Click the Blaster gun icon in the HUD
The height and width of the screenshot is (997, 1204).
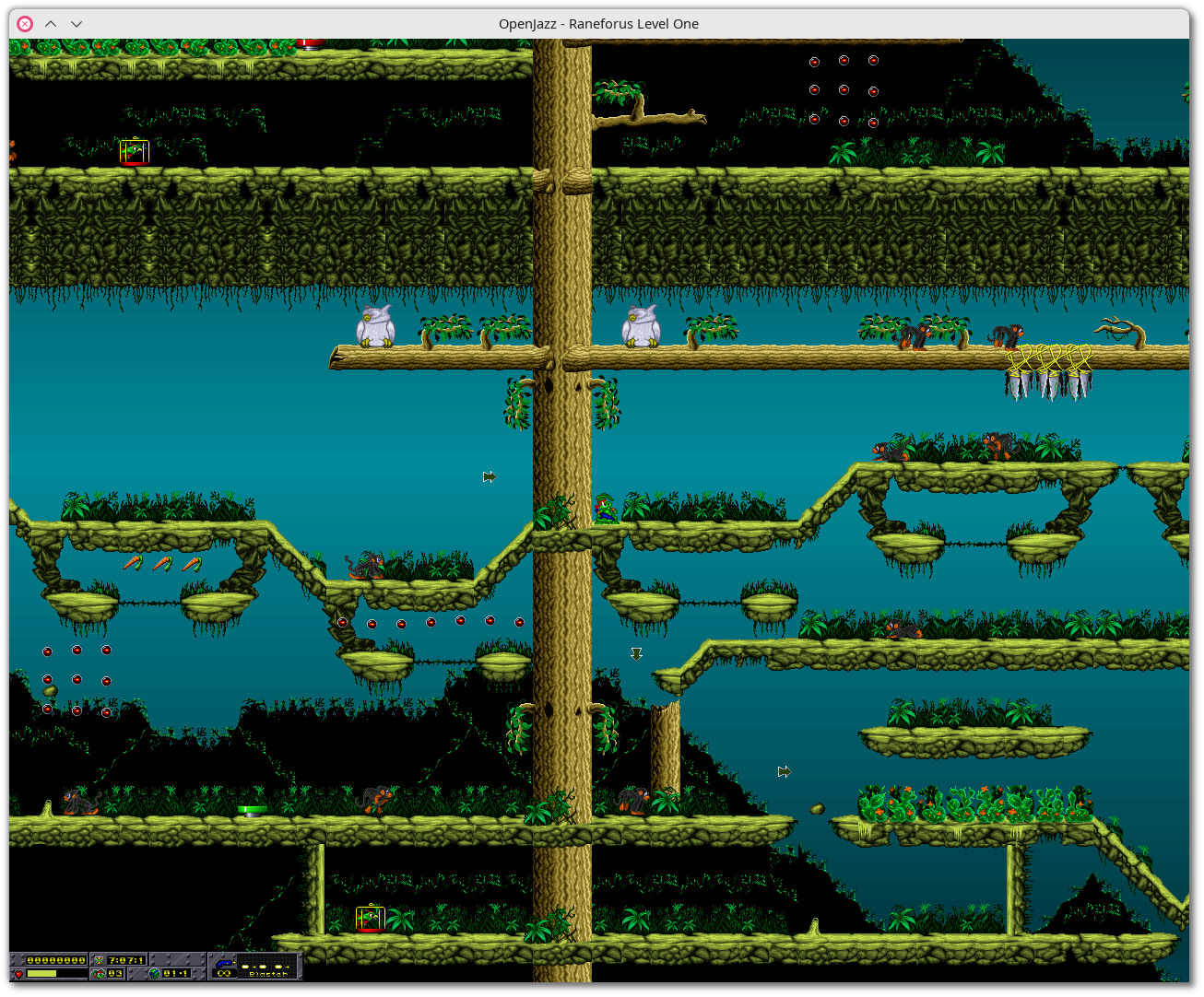[224, 962]
